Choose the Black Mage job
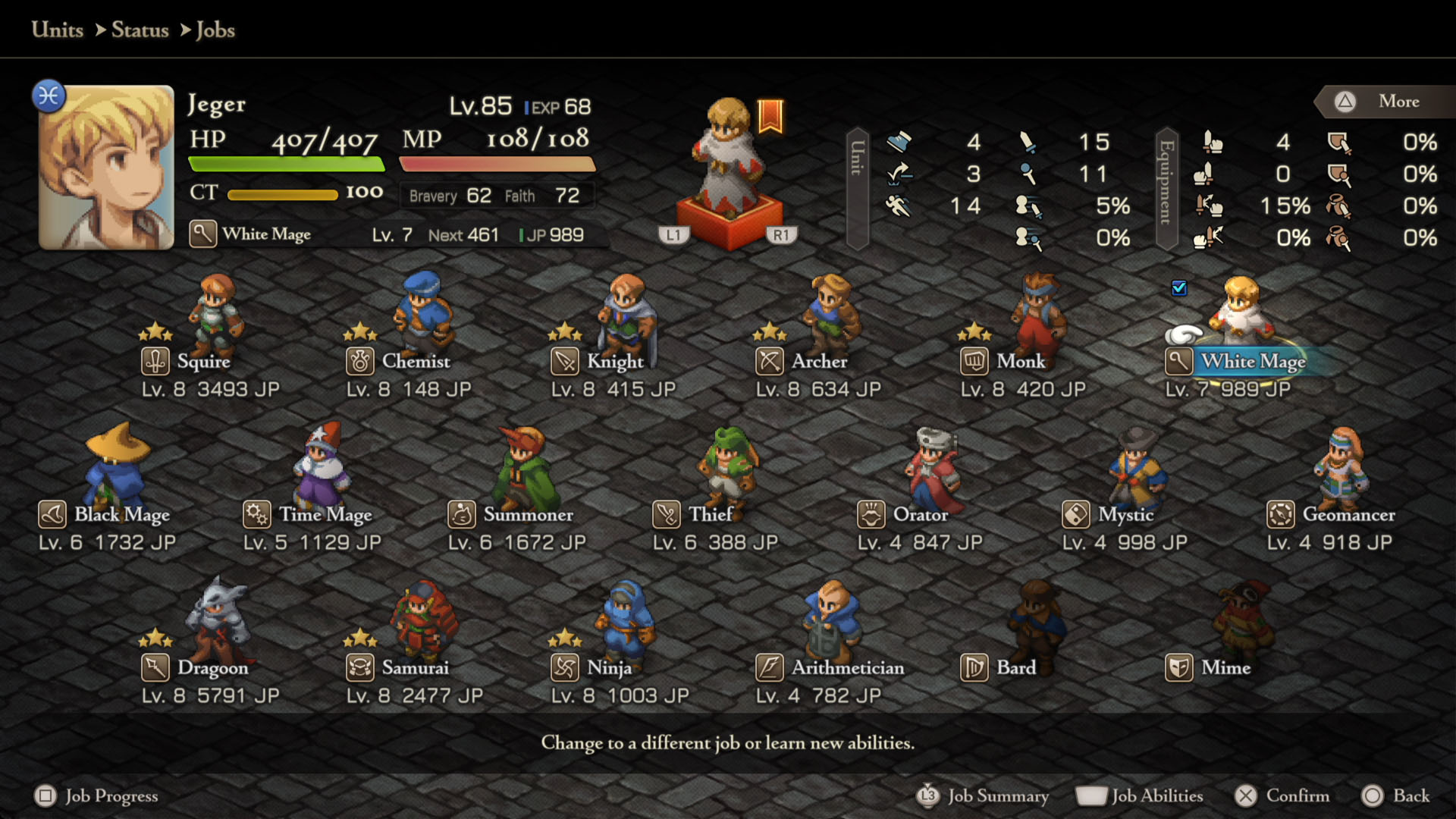1456x819 pixels. (121, 515)
